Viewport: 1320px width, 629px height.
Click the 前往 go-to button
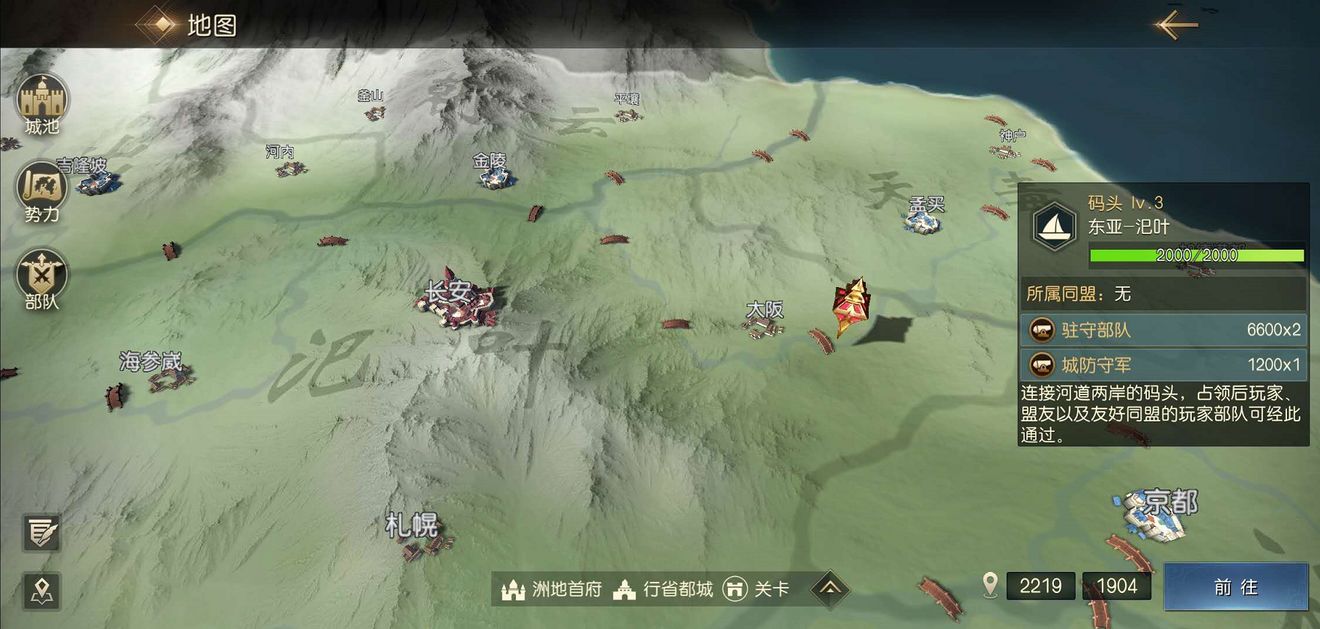(x=1236, y=587)
